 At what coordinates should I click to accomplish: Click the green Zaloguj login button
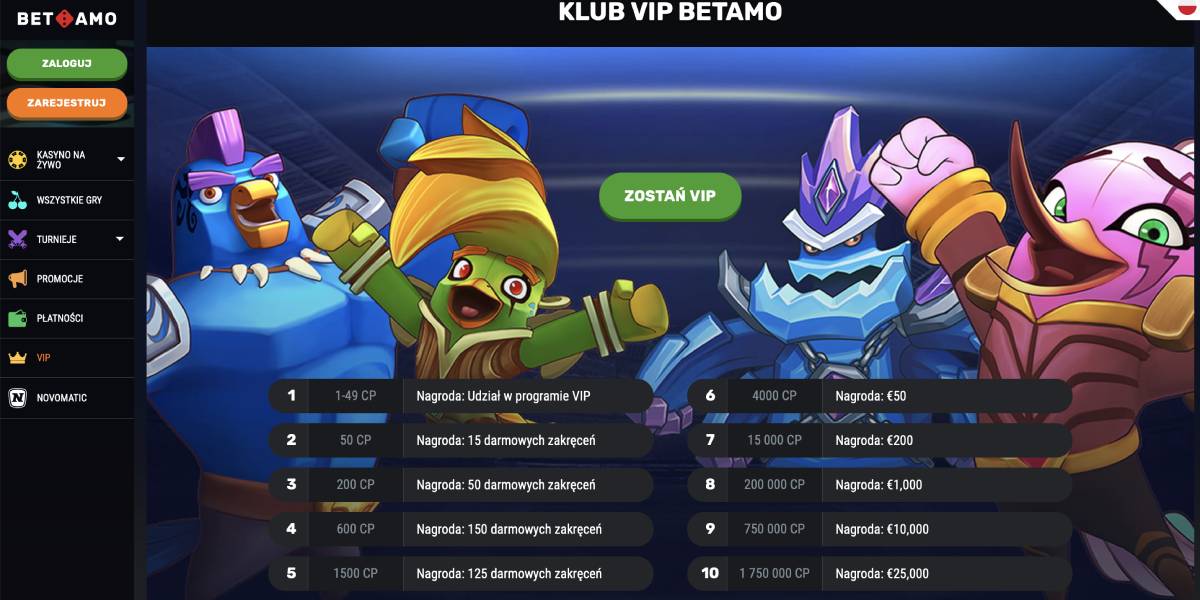pos(67,63)
